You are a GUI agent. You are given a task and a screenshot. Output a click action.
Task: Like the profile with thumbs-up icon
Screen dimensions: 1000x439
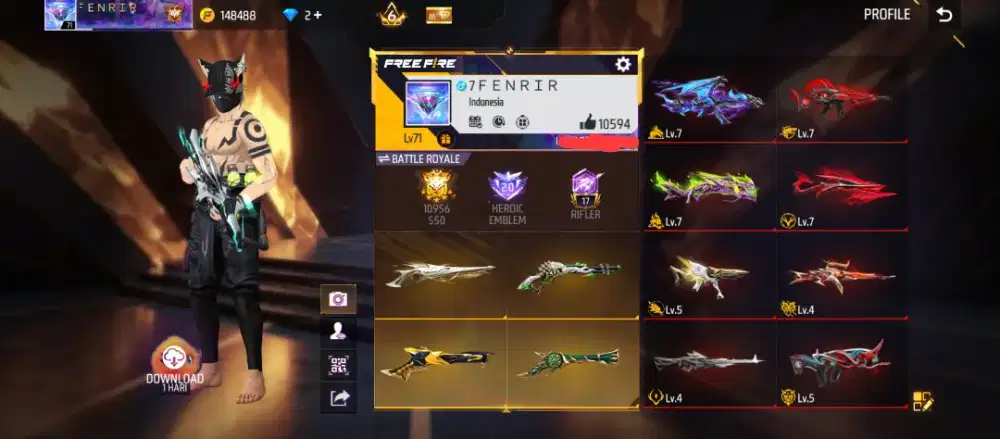pyautogui.click(x=588, y=123)
